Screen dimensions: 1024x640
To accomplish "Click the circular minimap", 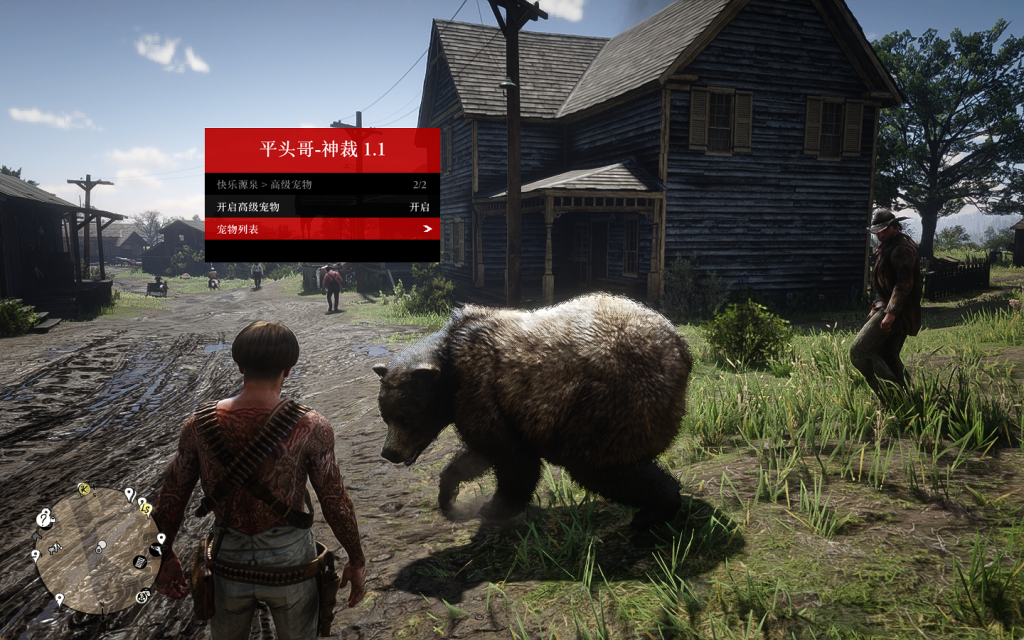I will click(96, 550).
